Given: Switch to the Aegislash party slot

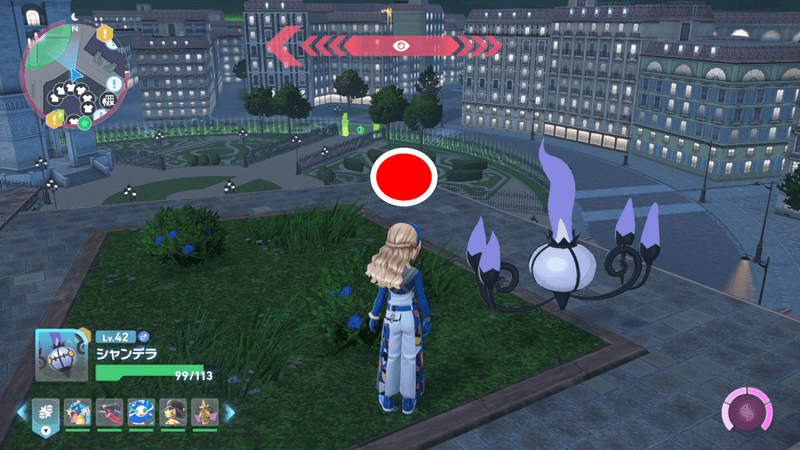Looking at the screenshot, I should coord(205,411).
